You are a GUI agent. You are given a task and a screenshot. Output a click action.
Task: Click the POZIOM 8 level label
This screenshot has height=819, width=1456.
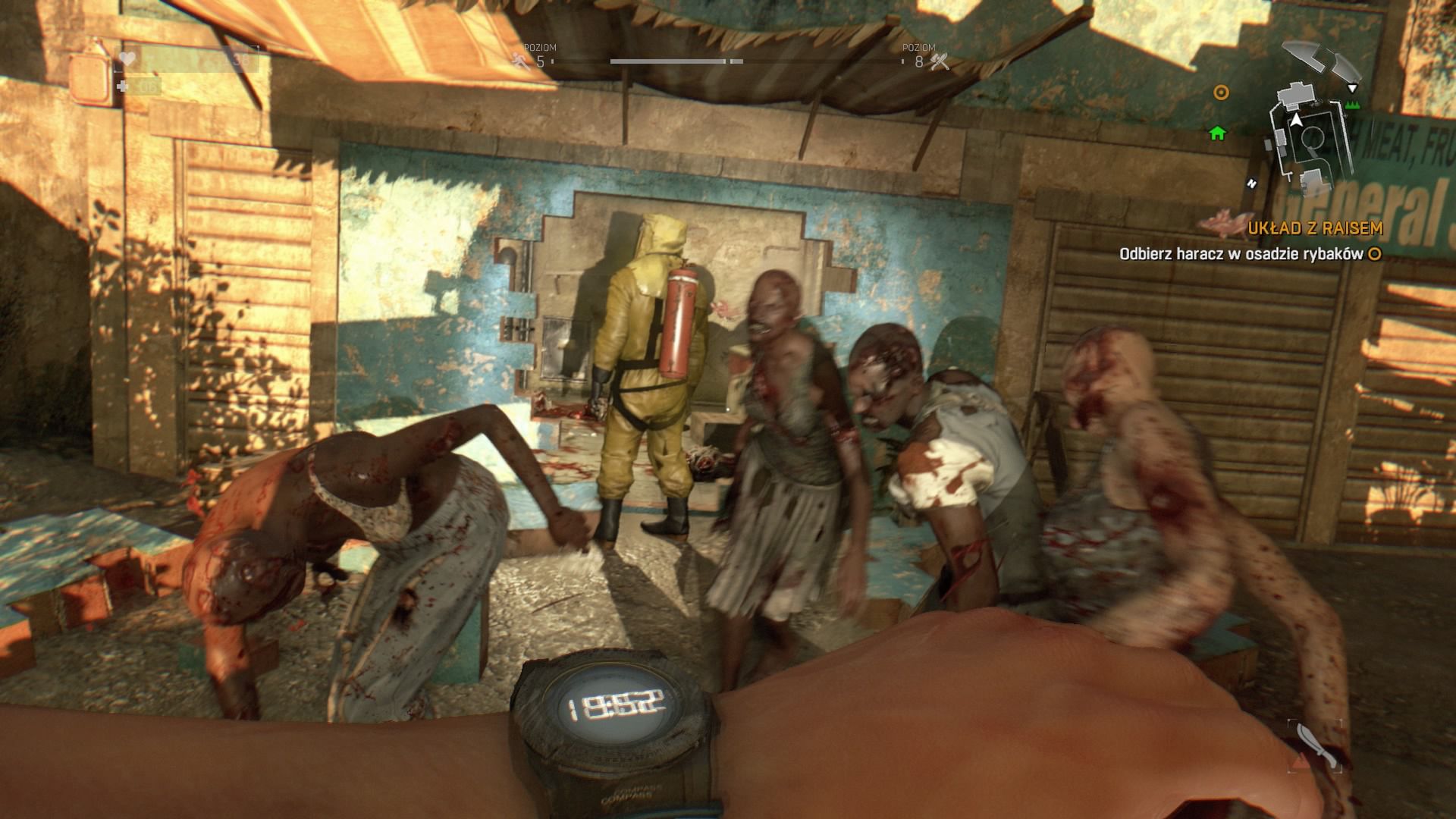pos(920,53)
